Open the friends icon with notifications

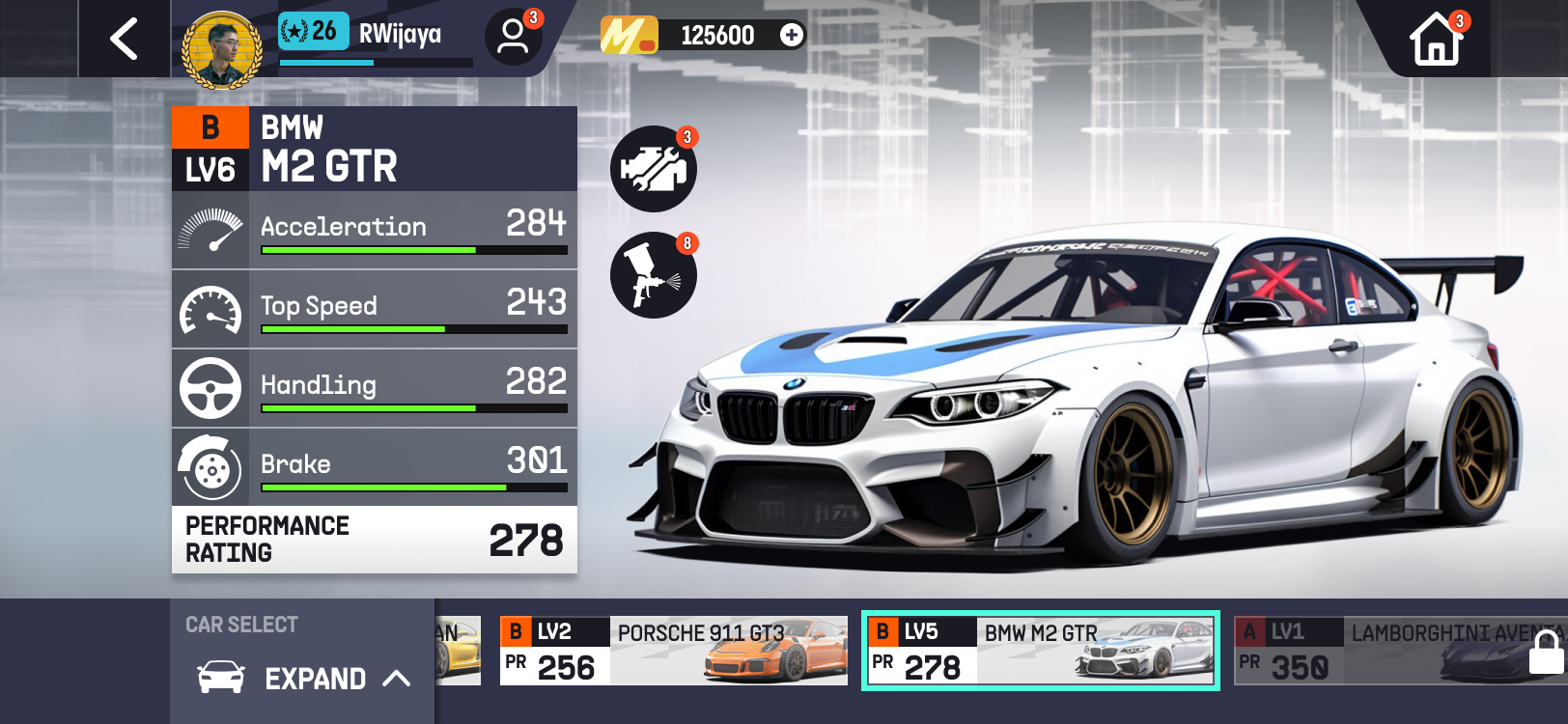point(513,38)
